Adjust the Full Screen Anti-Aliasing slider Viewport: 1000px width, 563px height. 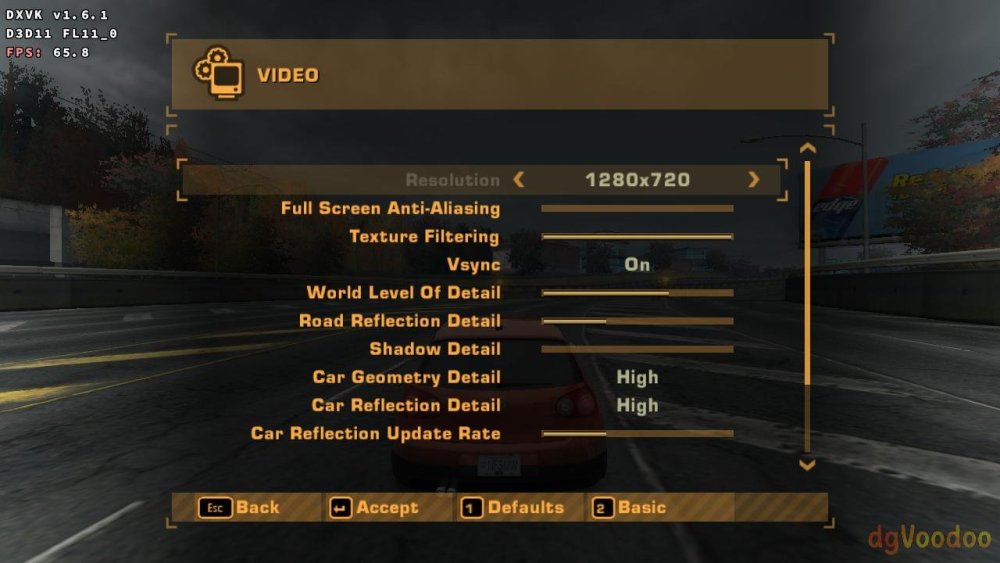tap(637, 209)
